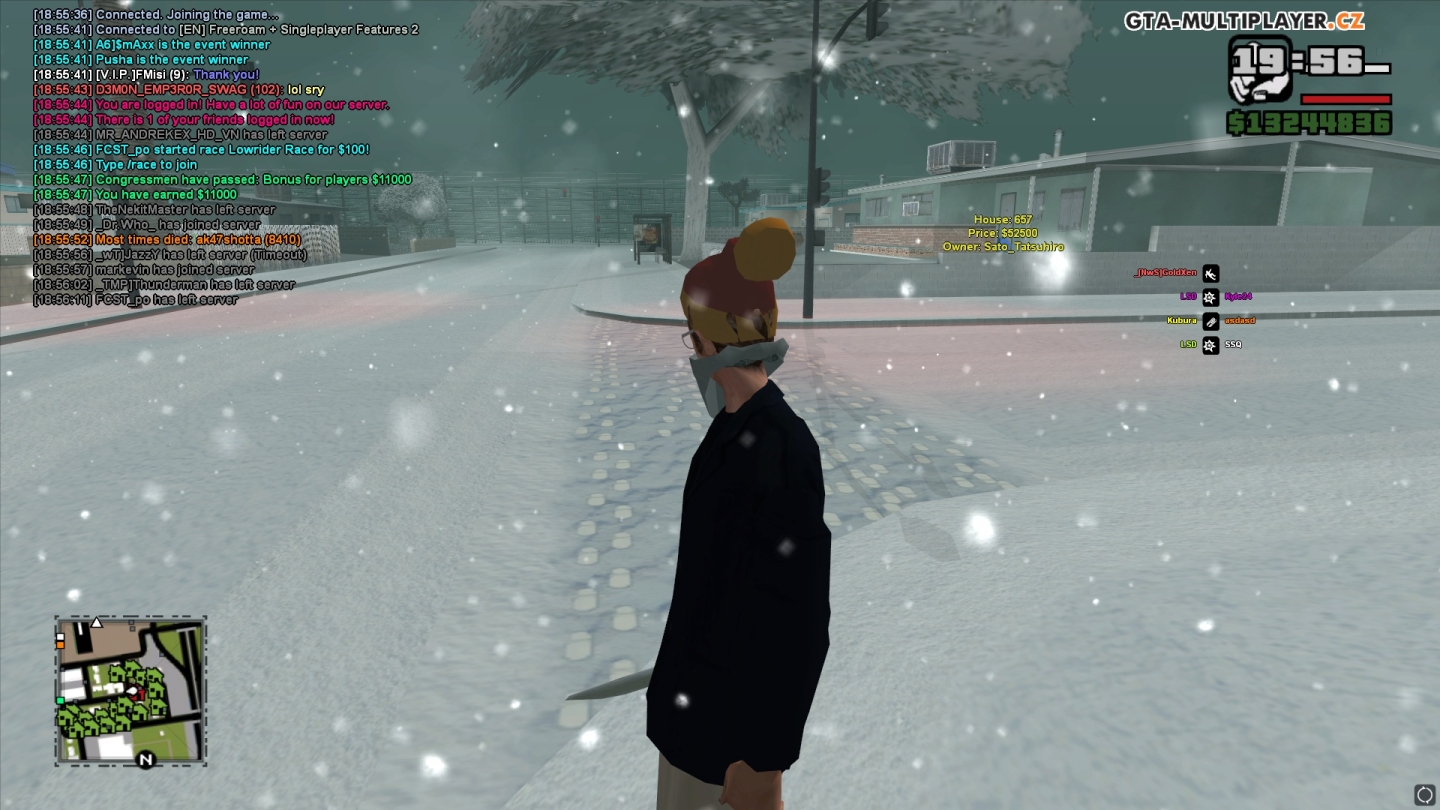Click the loading spinner icon in the corner
1440x810 pixels.
pyautogui.click(x=1423, y=793)
